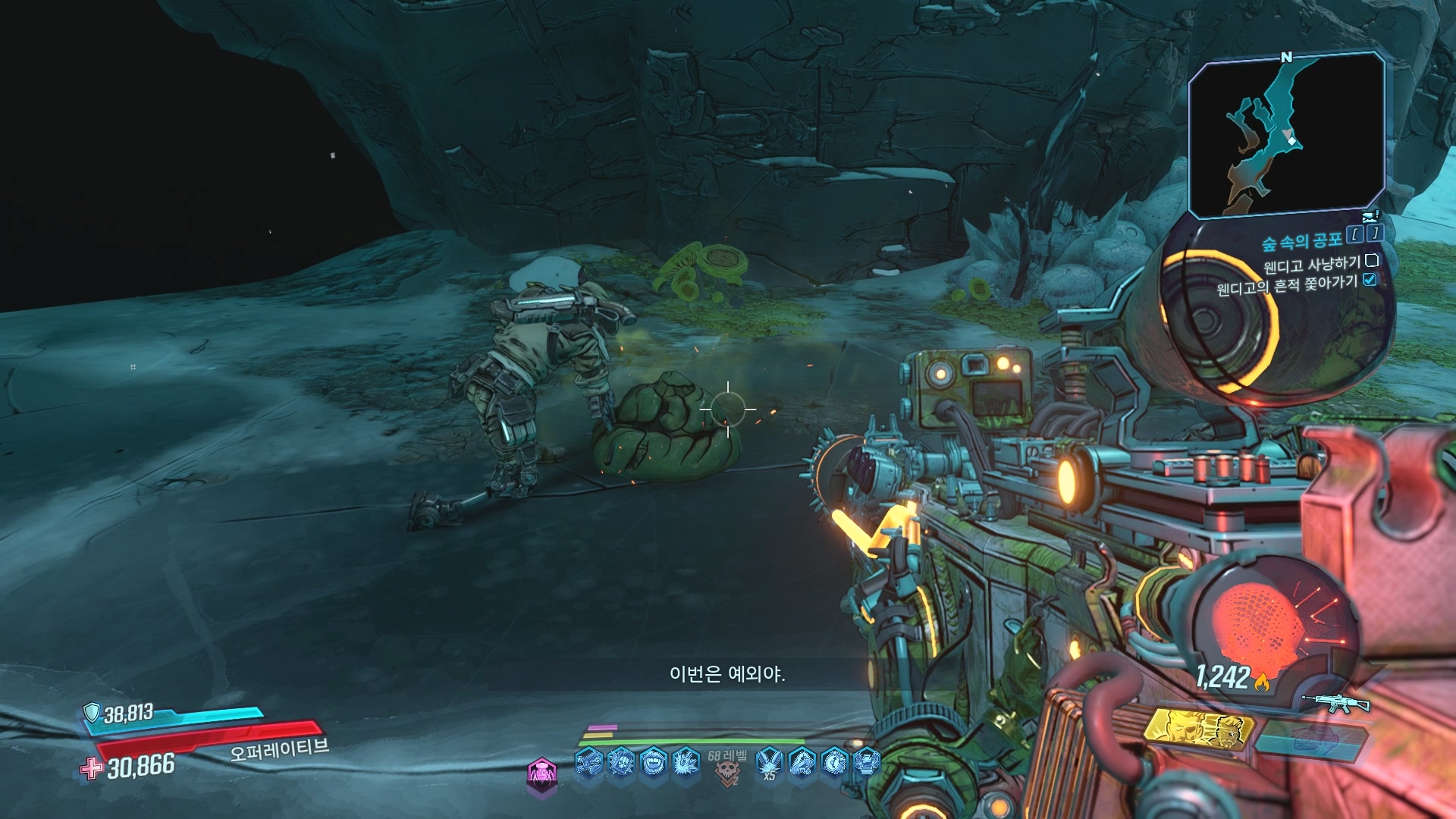Click the x5 stacked buff icon

pyautogui.click(x=770, y=761)
